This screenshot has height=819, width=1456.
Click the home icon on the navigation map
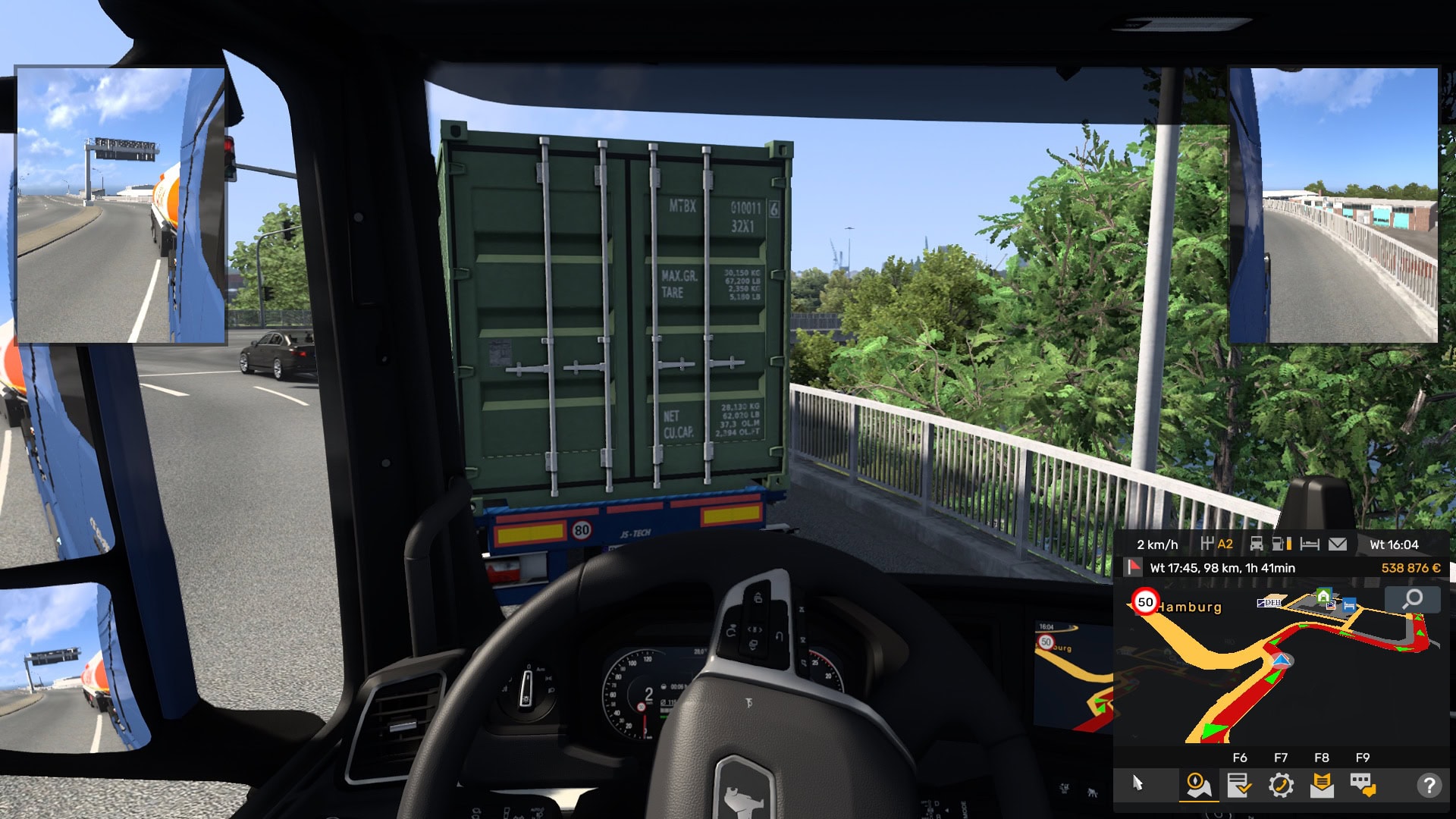1323,595
